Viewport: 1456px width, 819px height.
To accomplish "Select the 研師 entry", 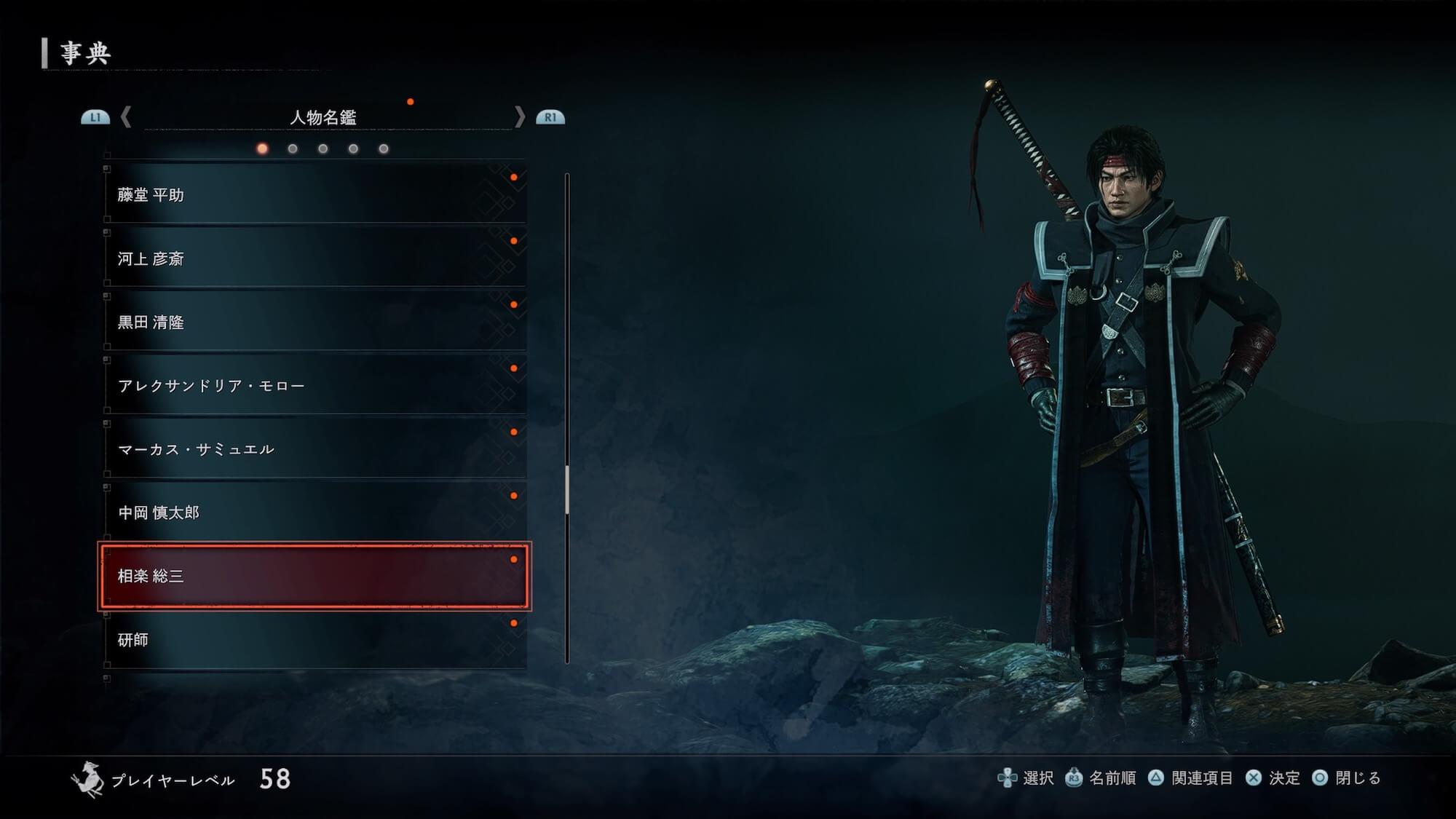I will tap(314, 639).
